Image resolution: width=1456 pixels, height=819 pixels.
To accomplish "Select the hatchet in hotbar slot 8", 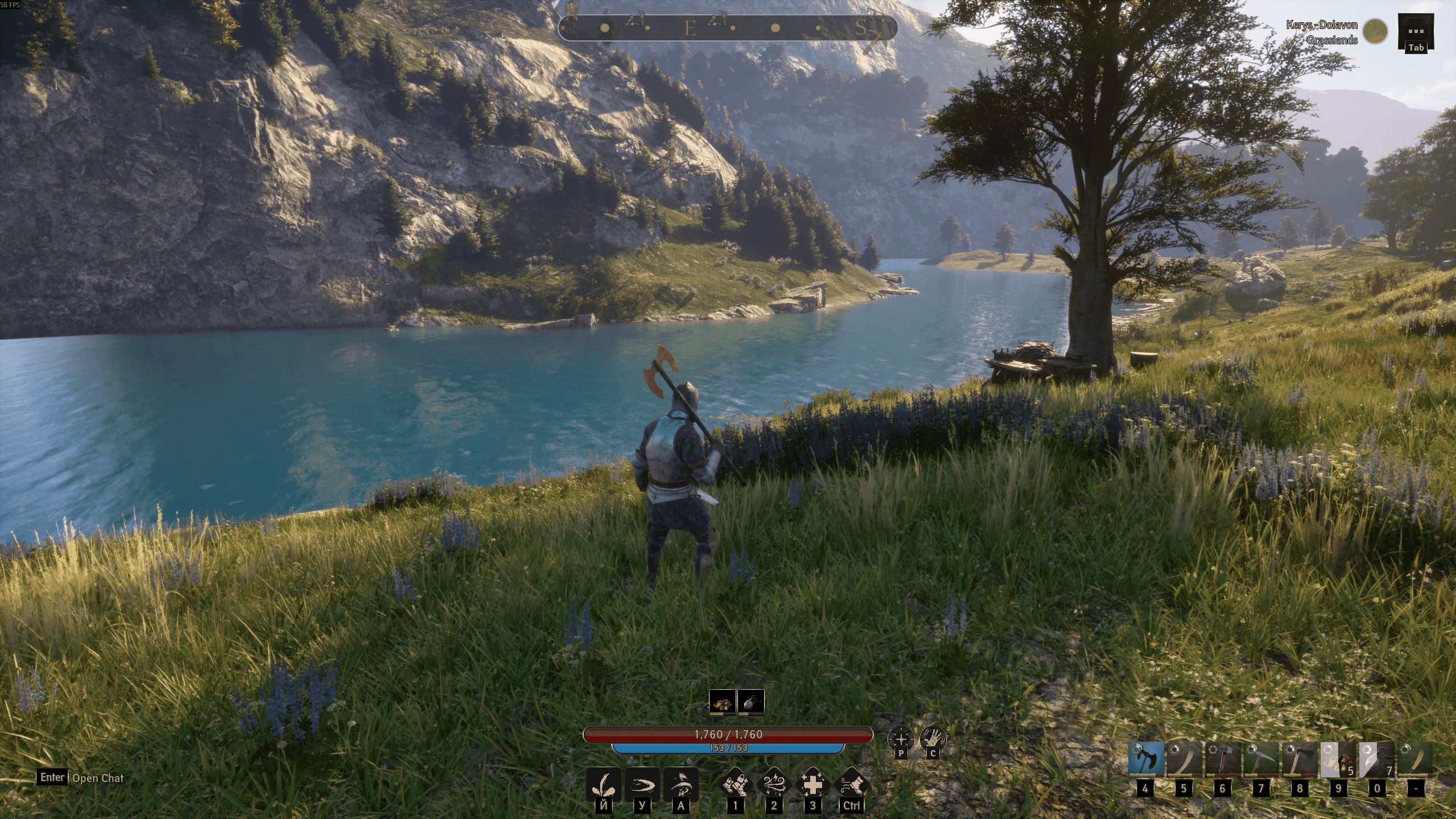I will pyautogui.click(x=1300, y=759).
